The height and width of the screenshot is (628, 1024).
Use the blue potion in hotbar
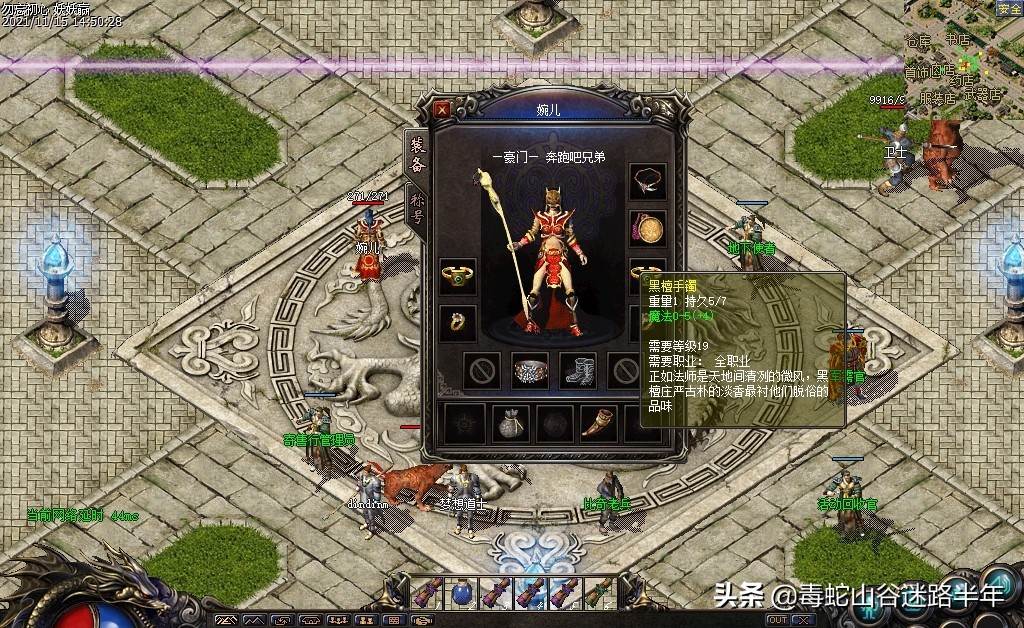(462, 592)
